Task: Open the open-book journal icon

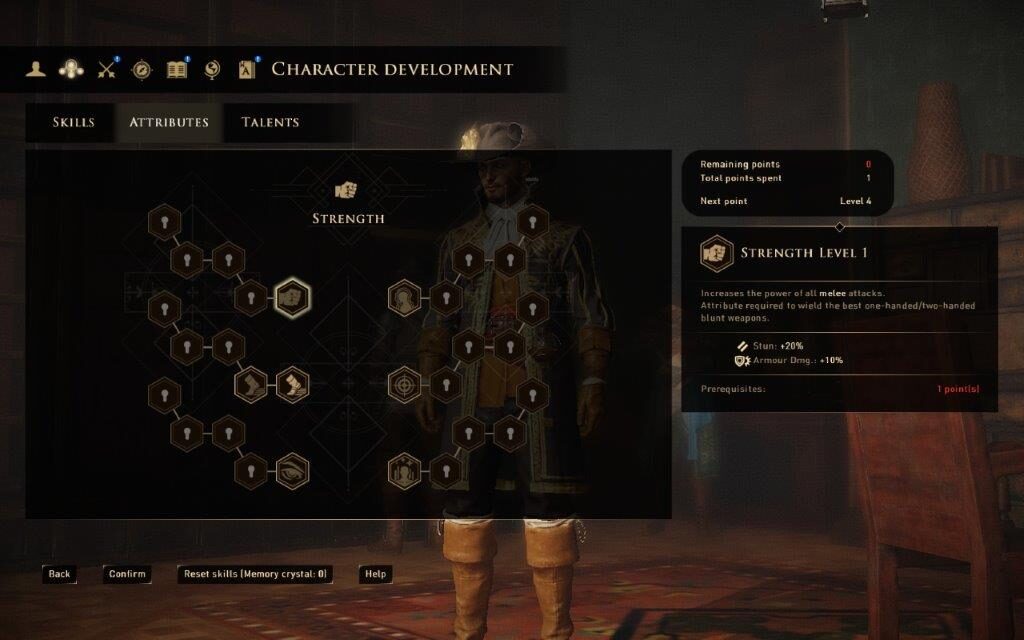Action: click(x=177, y=69)
